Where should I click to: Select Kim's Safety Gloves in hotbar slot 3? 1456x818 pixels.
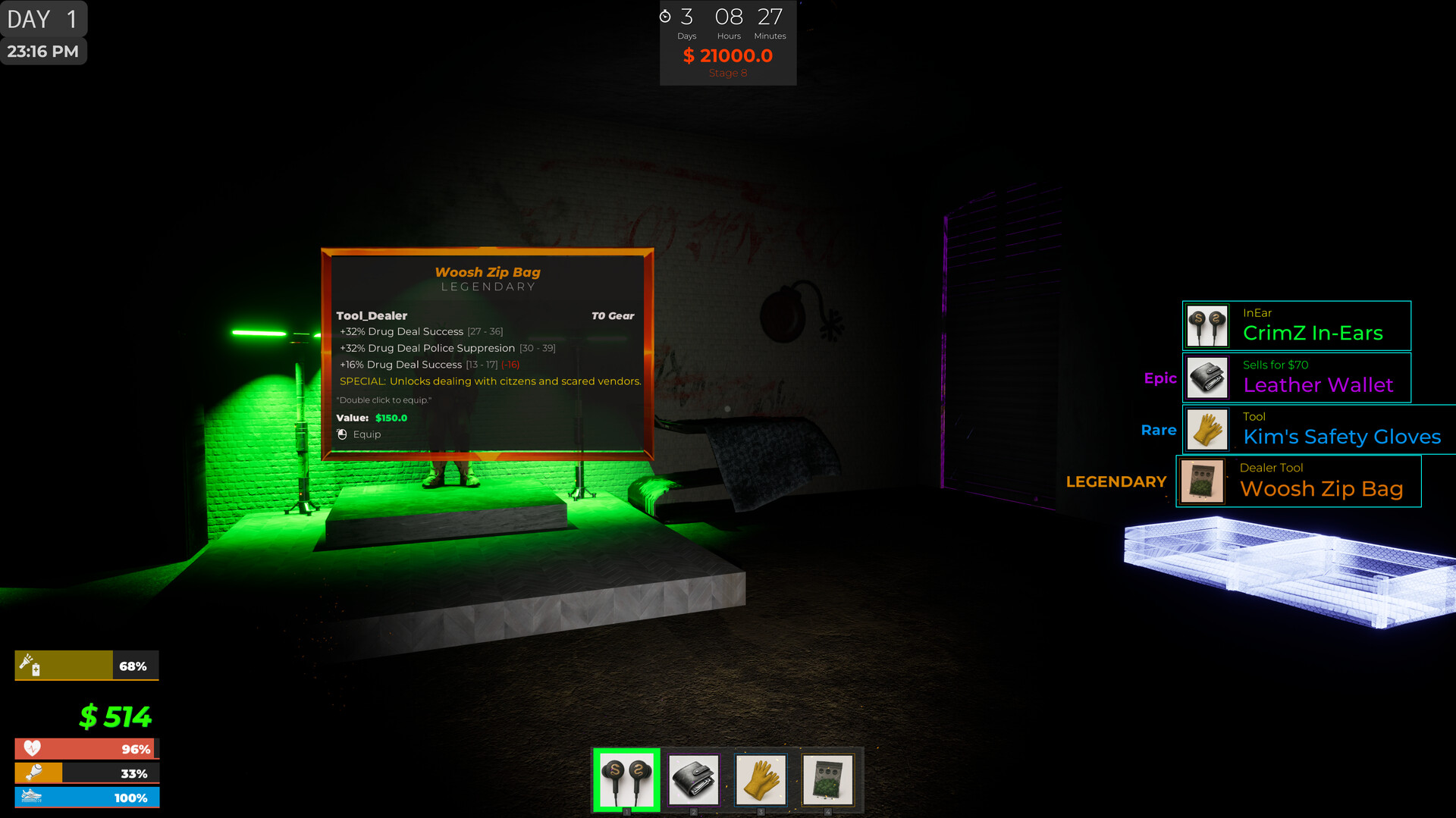pos(761,779)
